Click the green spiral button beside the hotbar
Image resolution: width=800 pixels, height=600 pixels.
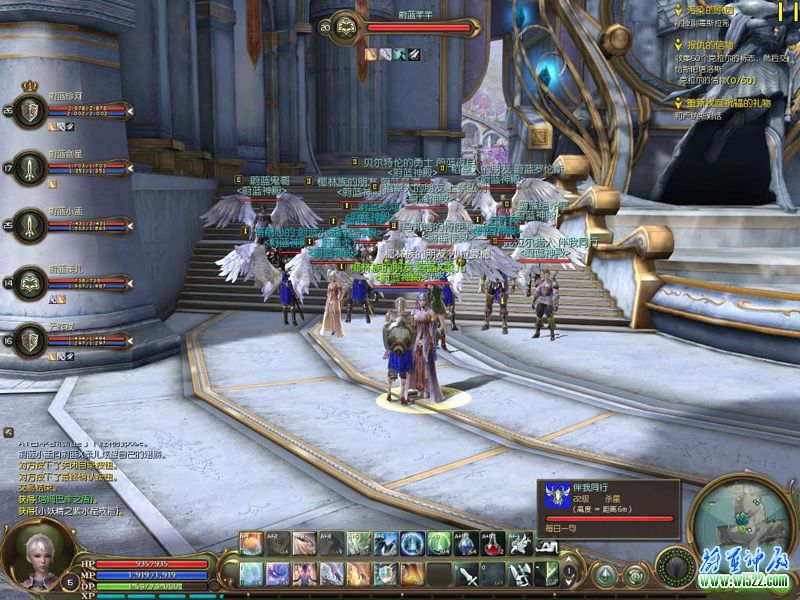tap(634, 575)
